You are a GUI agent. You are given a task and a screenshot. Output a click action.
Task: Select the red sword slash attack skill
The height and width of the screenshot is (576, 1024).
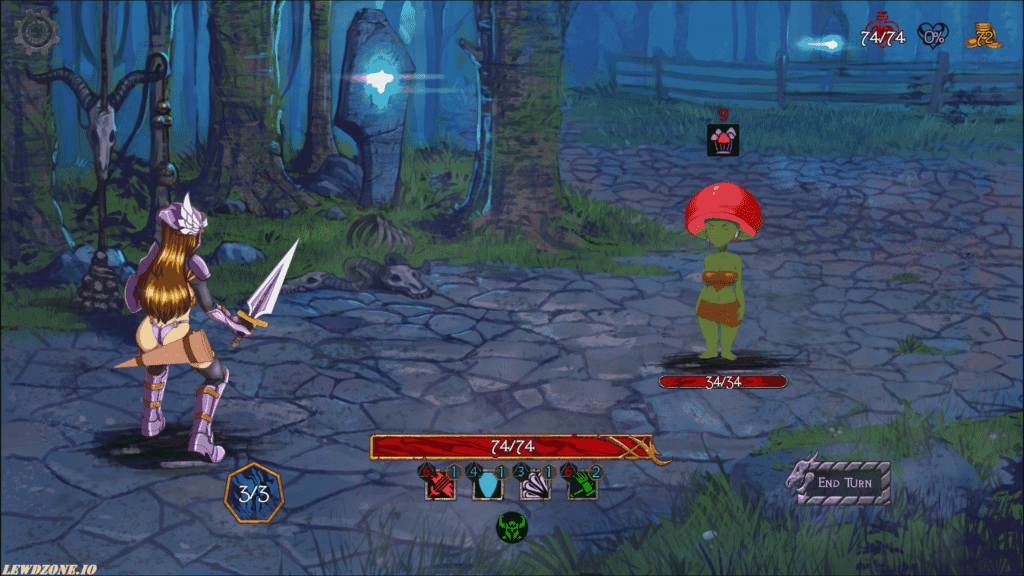[x=440, y=485]
